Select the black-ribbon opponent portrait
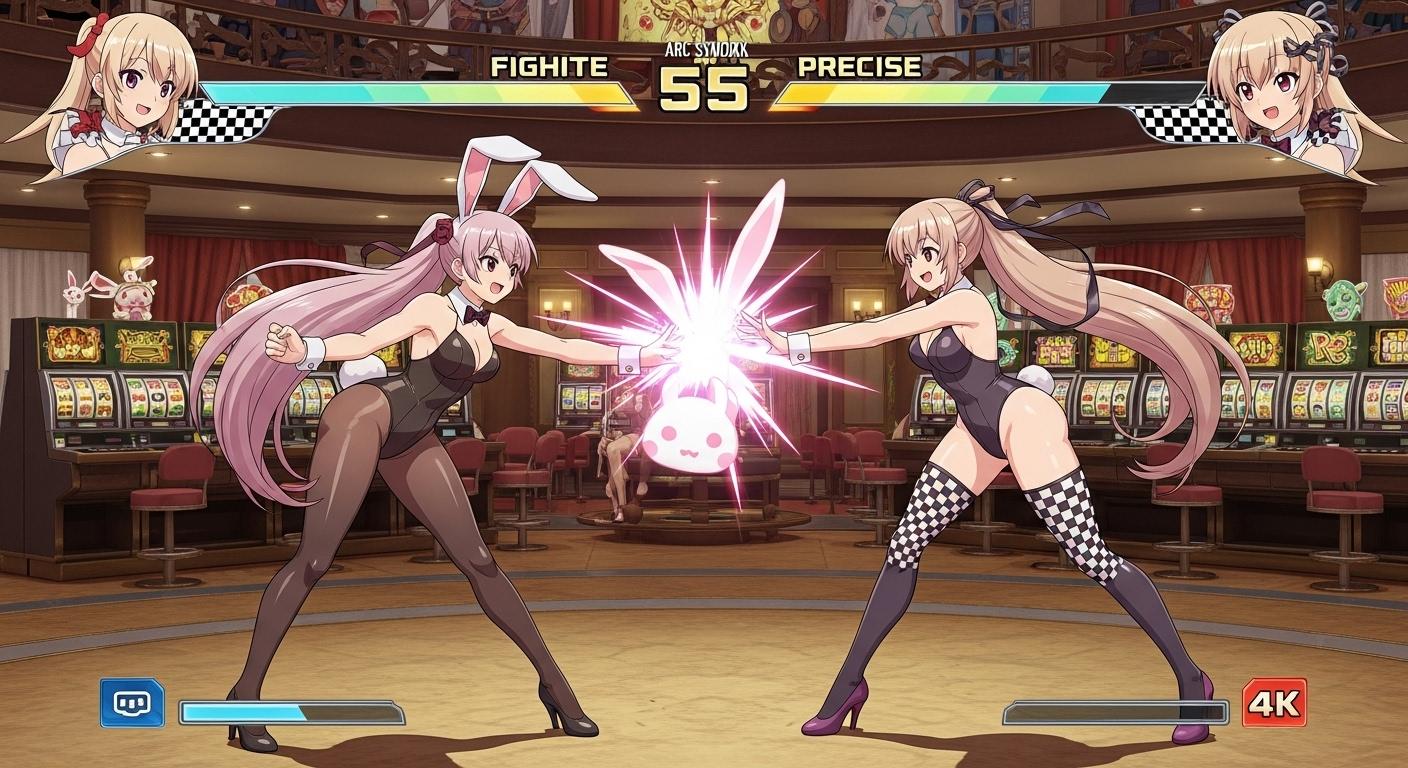 point(1288,92)
